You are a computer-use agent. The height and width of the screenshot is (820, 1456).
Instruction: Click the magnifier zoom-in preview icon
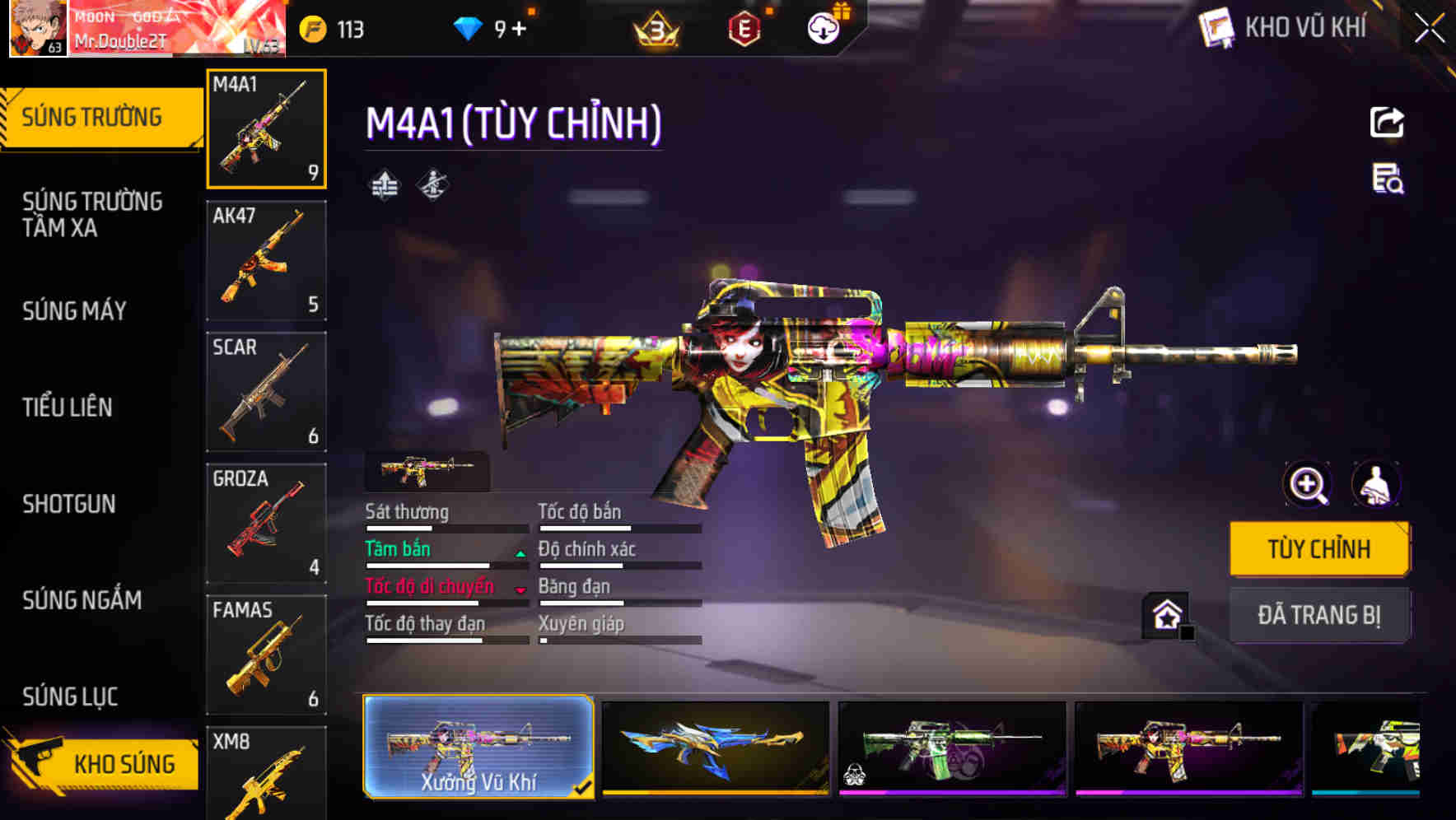click(x=1306, y=485)
